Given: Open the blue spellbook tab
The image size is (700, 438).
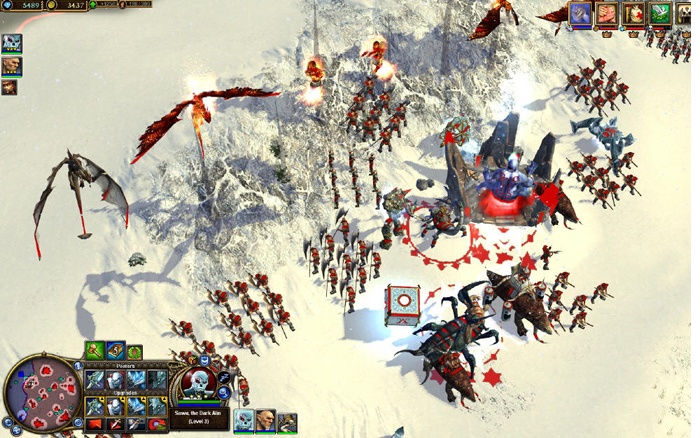Looking at the screenshot, I should tap(115, 350).
